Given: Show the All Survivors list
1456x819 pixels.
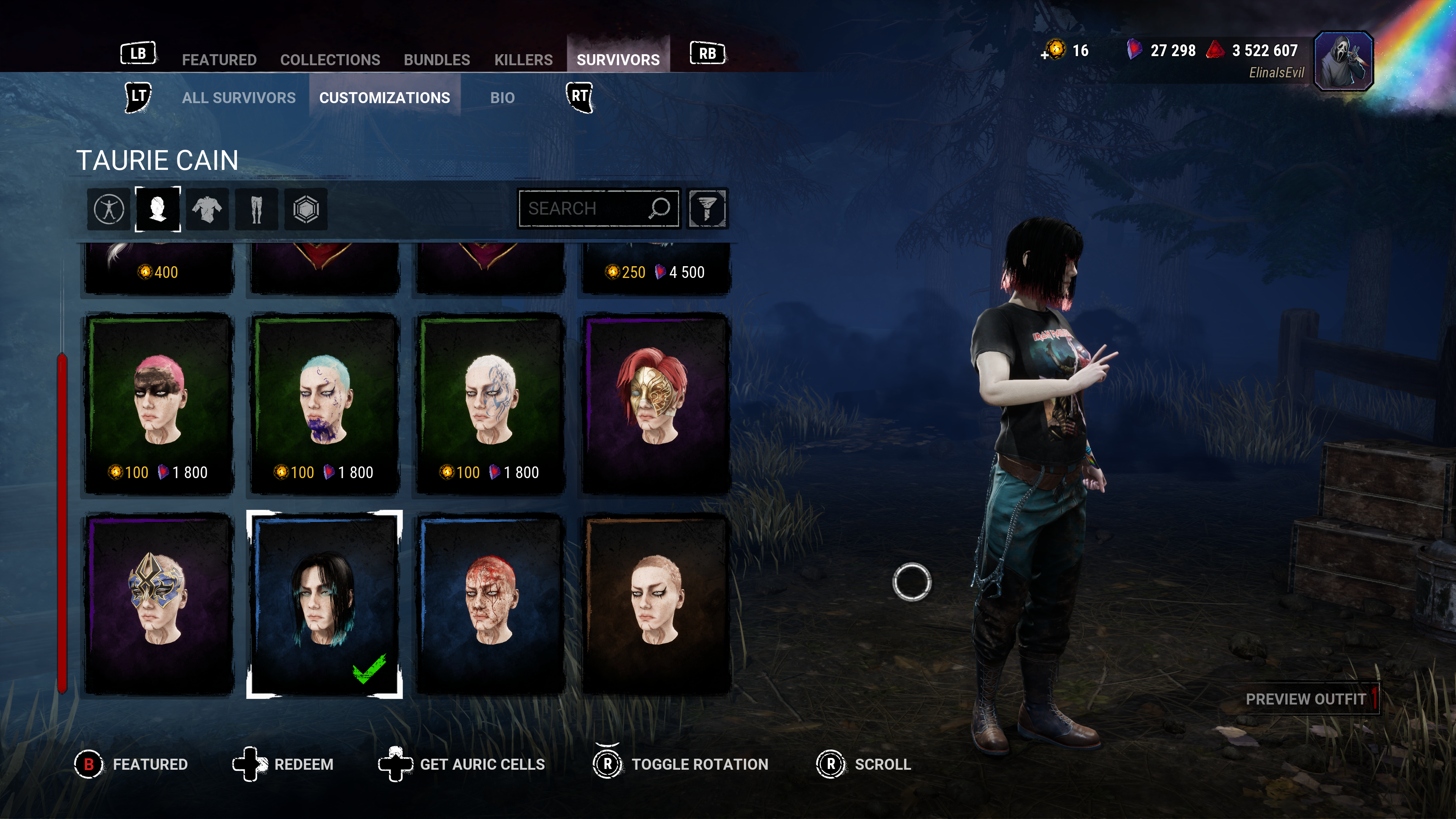Looking at the screenshot, I should (x=238, y=98).
